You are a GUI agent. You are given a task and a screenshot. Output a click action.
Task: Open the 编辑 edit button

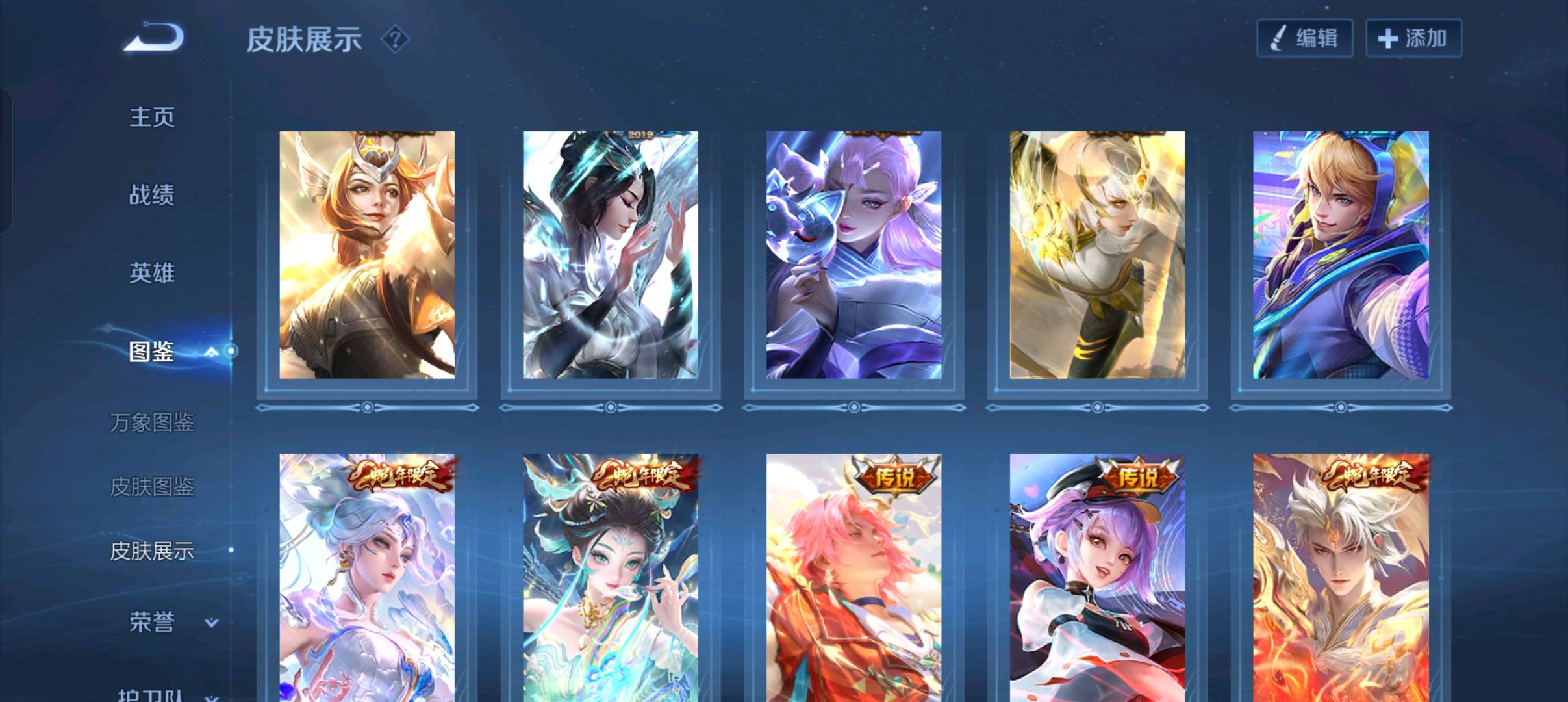coord(1304,38)
